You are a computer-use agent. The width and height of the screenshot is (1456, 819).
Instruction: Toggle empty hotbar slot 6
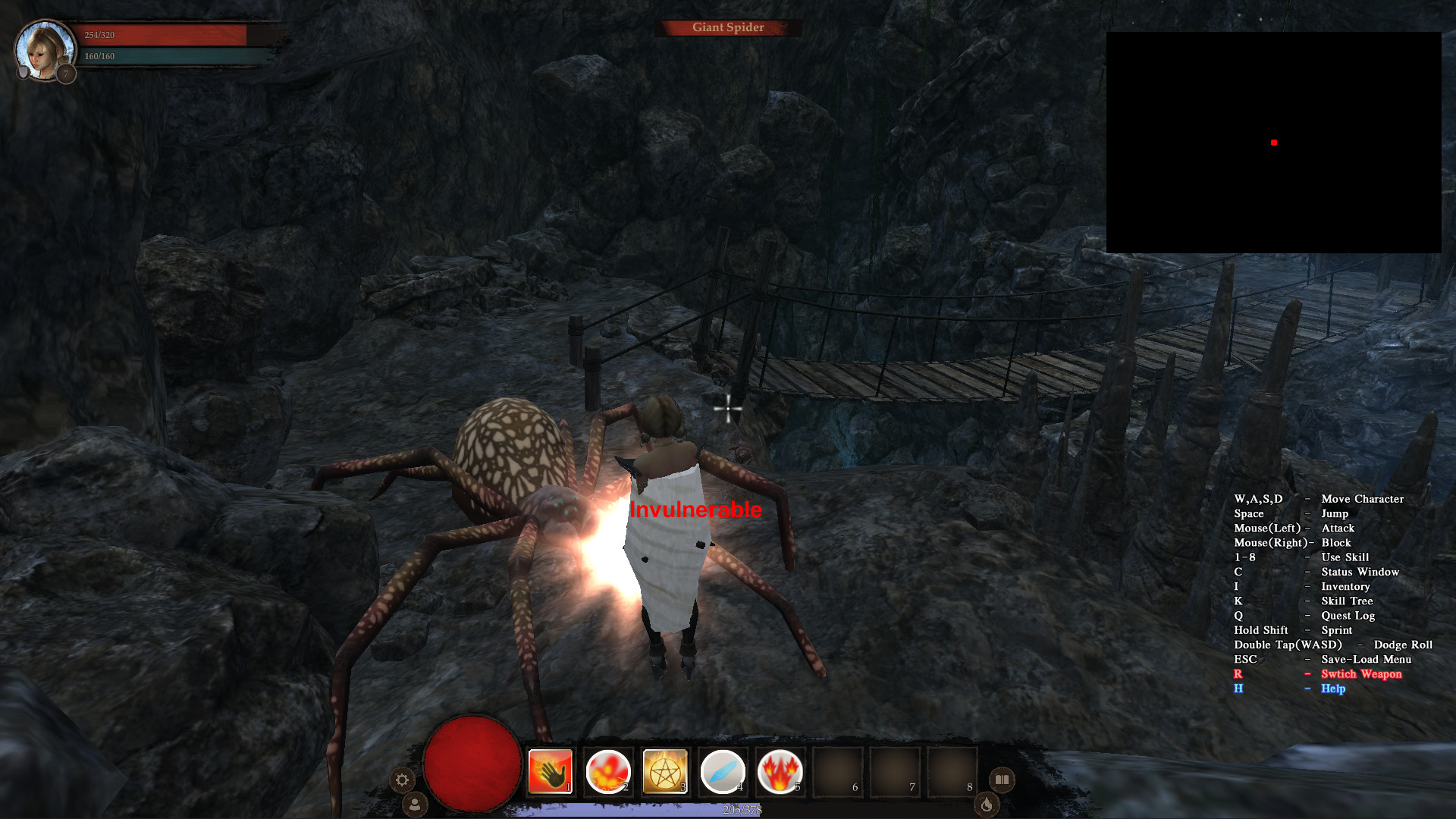tap(838, 772)
